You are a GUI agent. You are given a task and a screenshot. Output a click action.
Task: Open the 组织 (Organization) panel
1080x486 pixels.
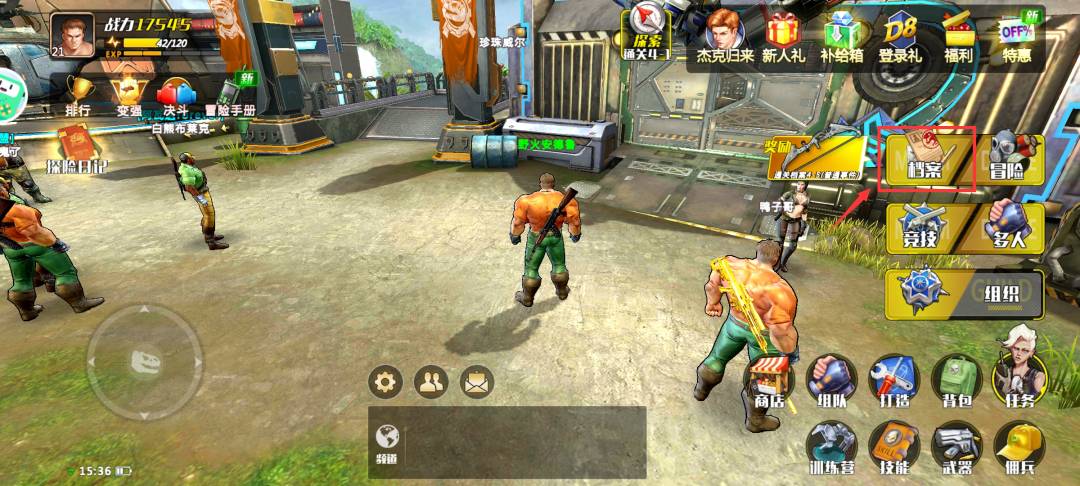click(964, 294)
